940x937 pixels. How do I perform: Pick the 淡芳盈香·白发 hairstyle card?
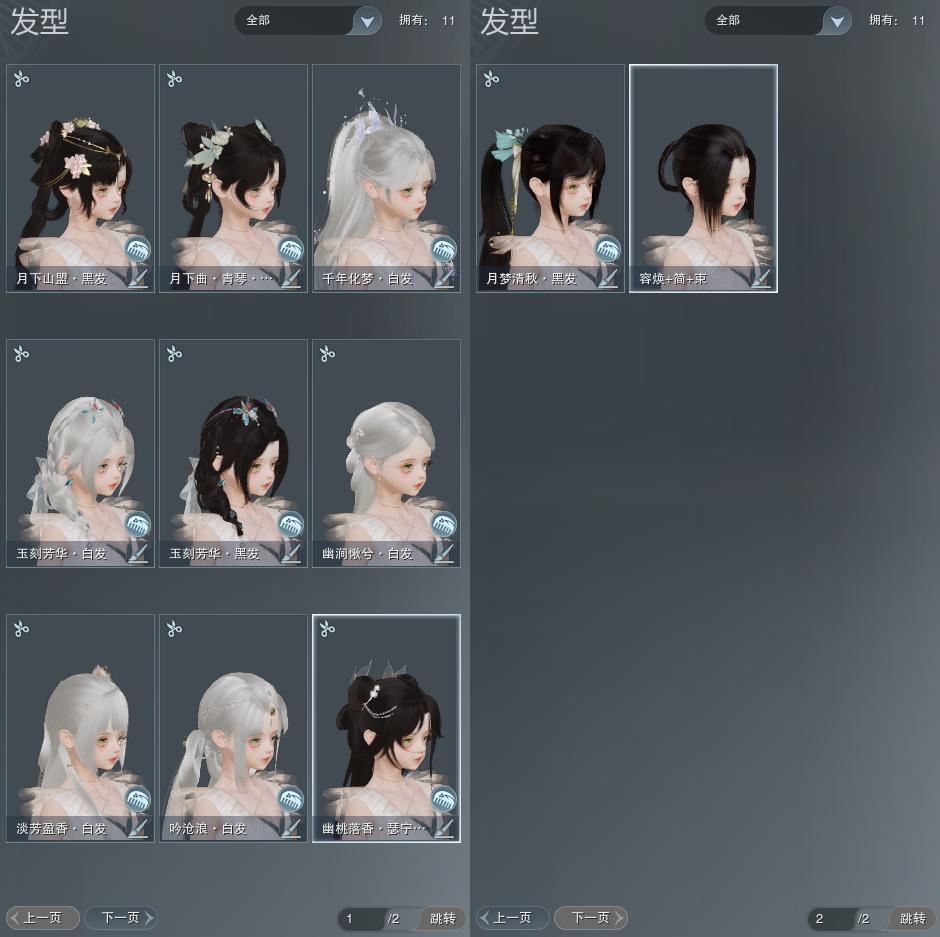80,720
